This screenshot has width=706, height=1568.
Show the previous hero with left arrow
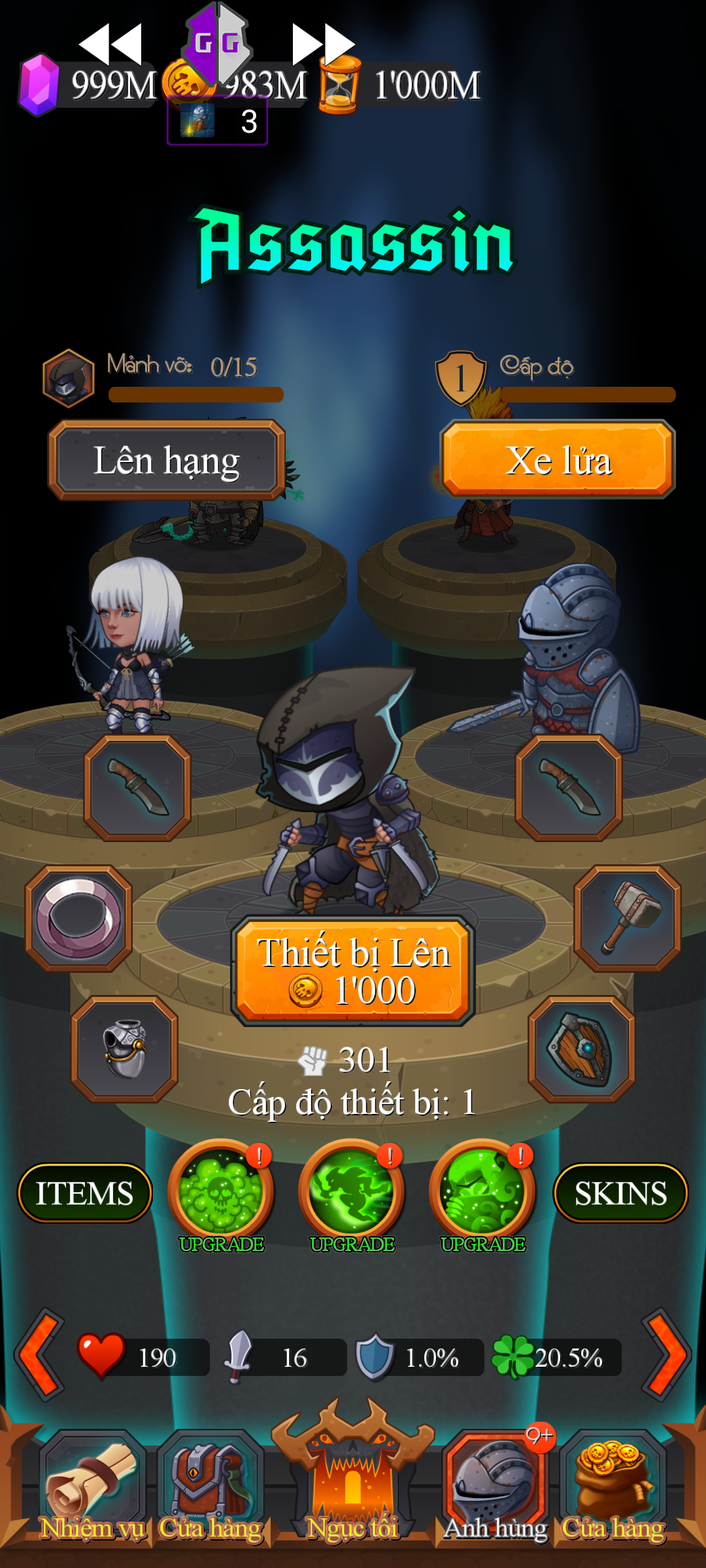(x=40, y=1355)
